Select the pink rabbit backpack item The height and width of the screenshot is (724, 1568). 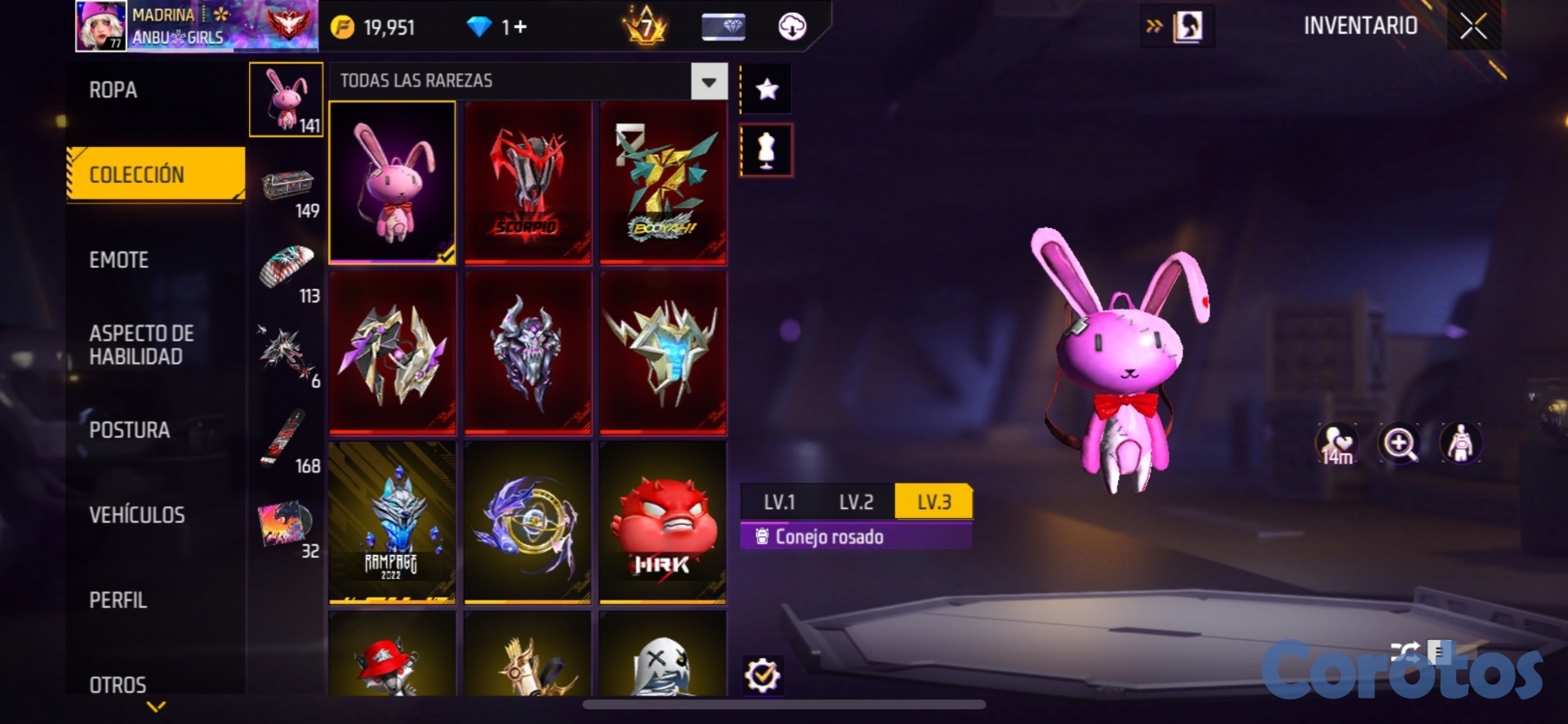point(392,182)
